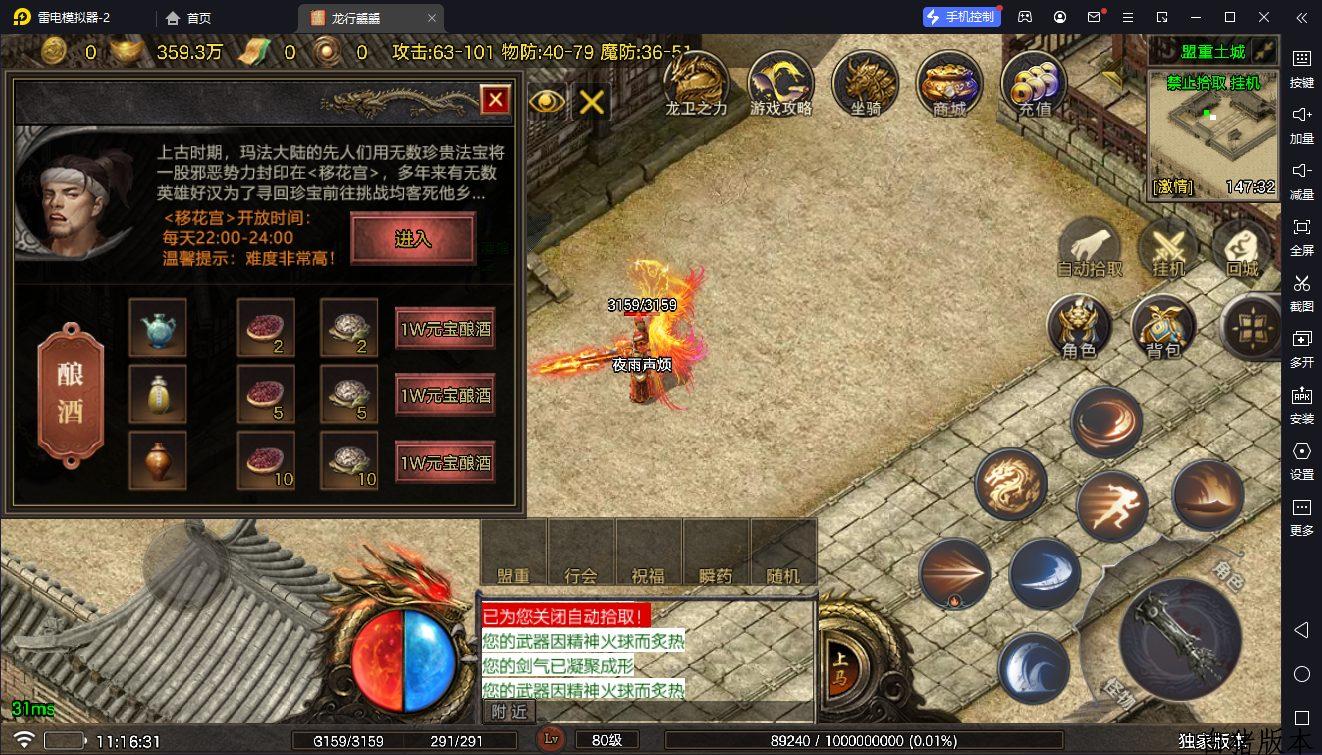The image size is (1322, 755).
Task: Use 回城 to return to town
Action: tap(1242, 247)
